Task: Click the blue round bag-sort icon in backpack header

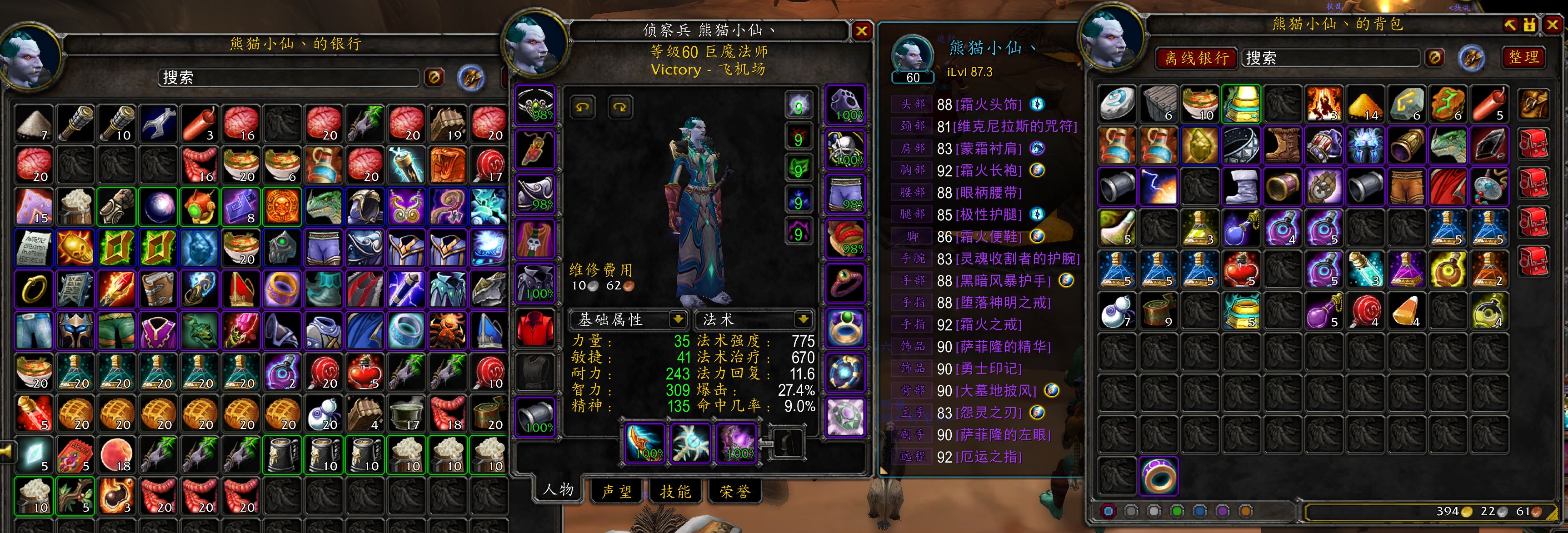Action: pyautogui.click(x=1473, y=59)
